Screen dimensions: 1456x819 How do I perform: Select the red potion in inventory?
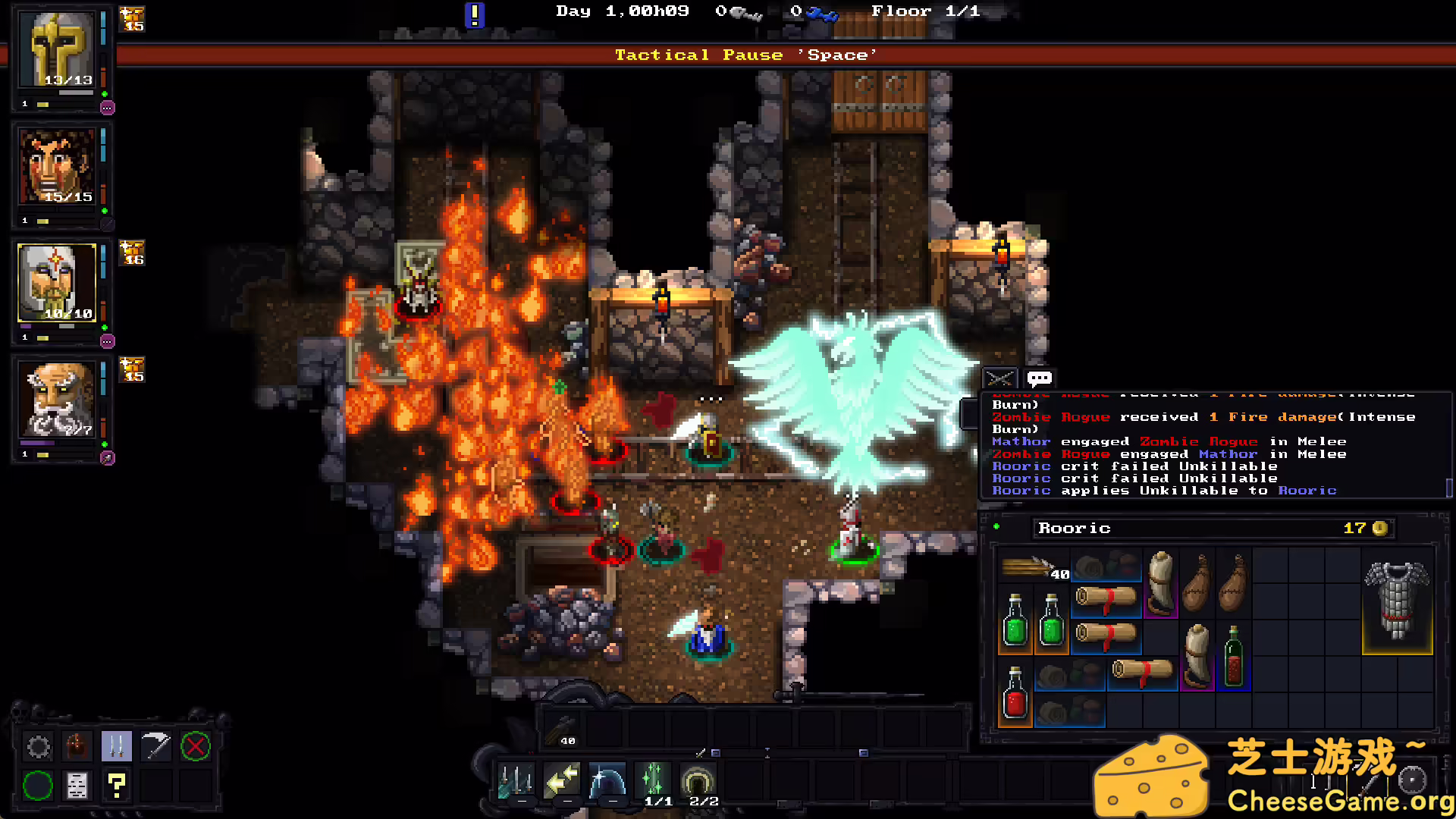1015,694
